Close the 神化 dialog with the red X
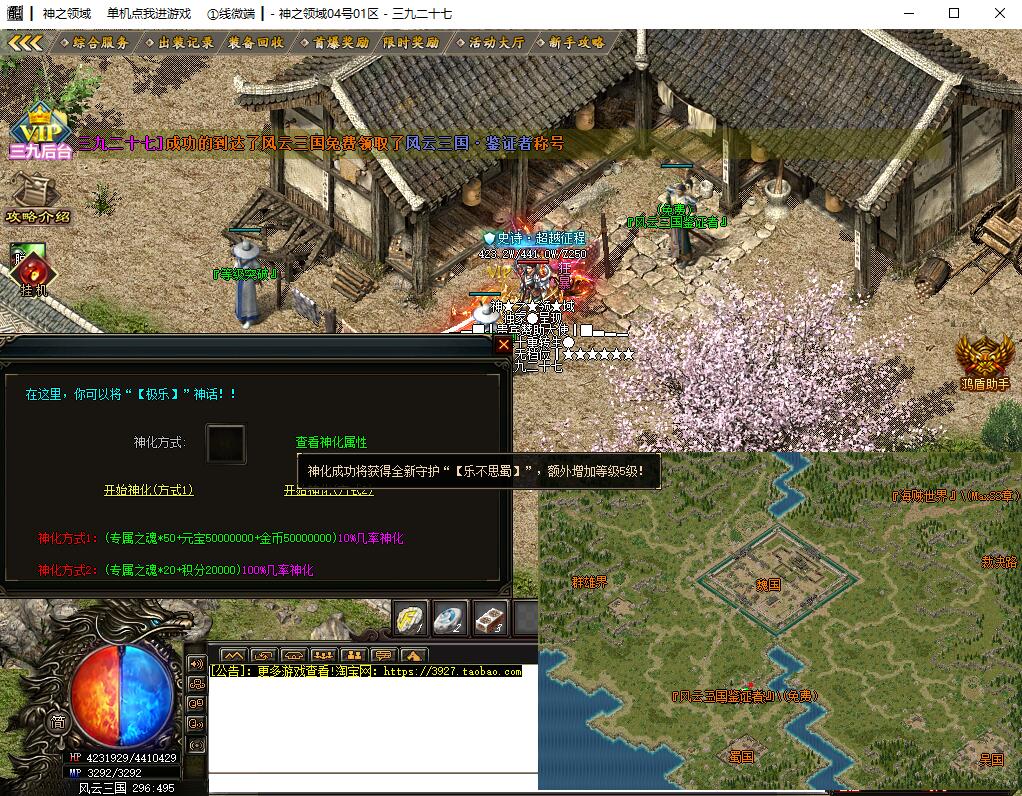Screen dimensions: 1022x796 503,345
